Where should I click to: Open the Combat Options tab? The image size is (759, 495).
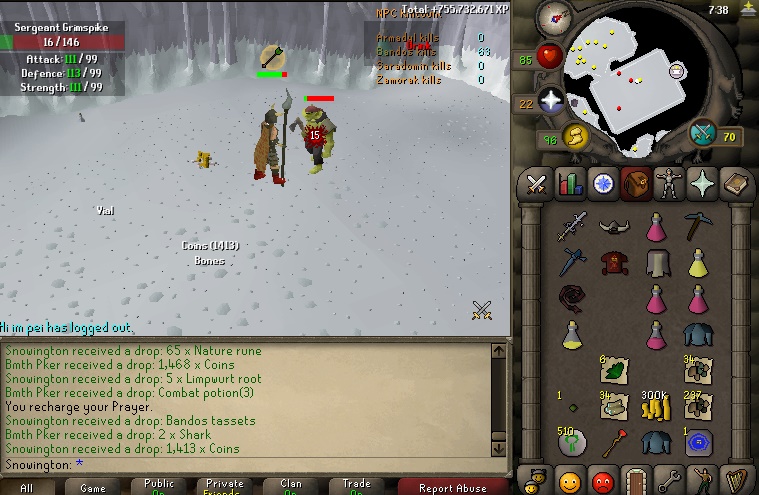(x=537, y=184)
